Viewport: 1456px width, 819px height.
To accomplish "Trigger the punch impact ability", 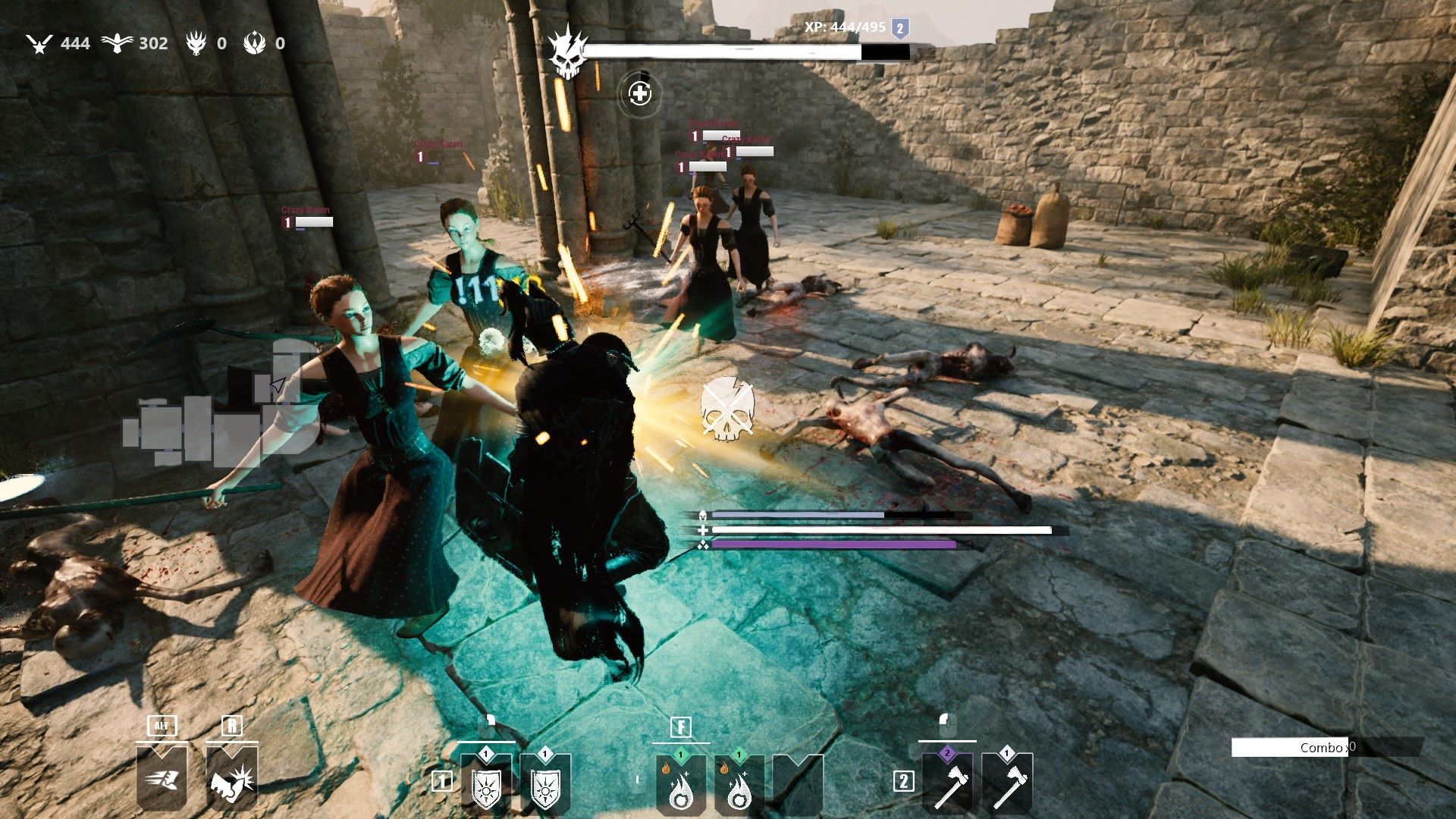I will click(231, 778).
